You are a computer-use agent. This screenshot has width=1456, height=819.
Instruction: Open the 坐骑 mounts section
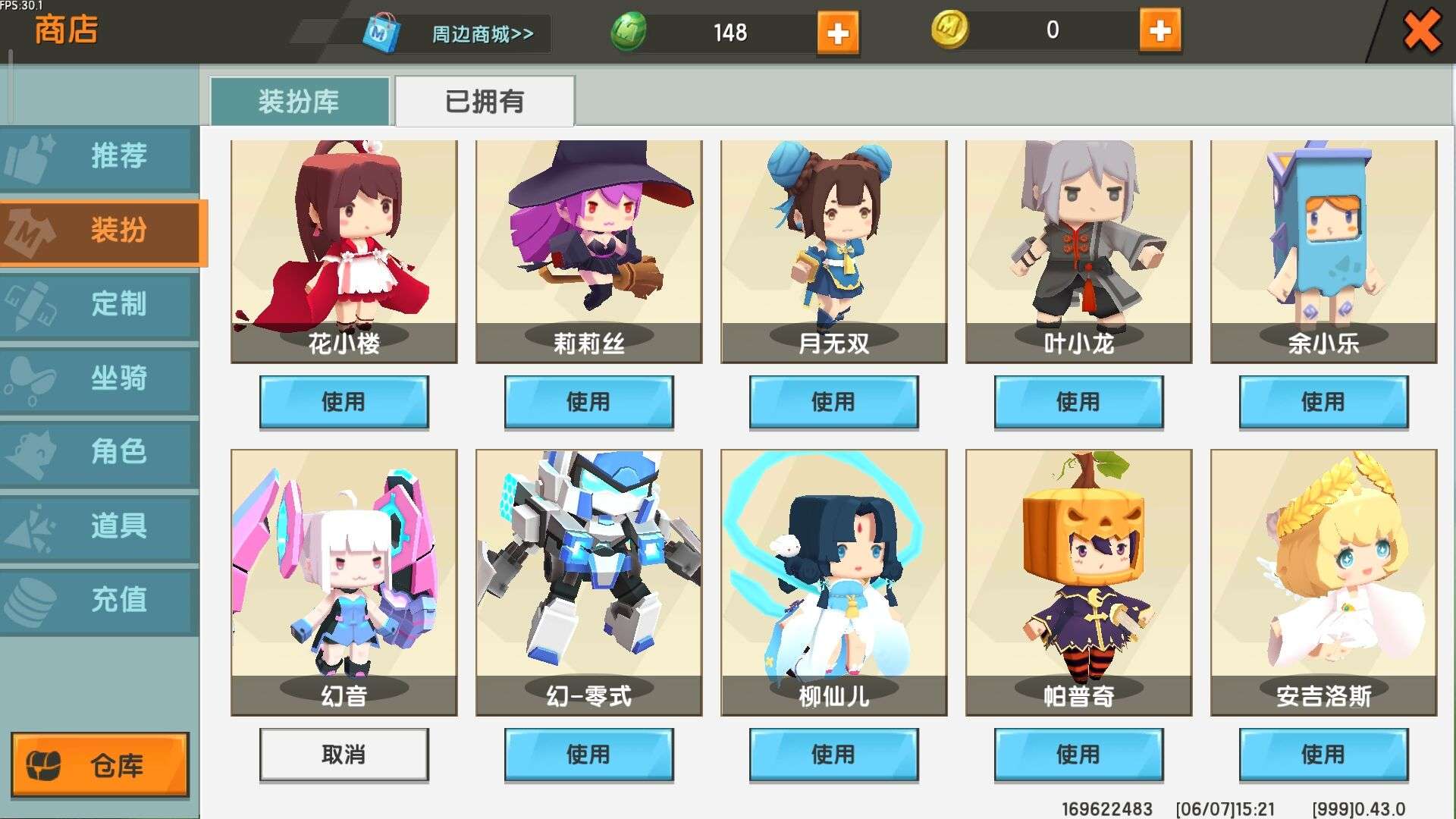click(x=99, y=379)
